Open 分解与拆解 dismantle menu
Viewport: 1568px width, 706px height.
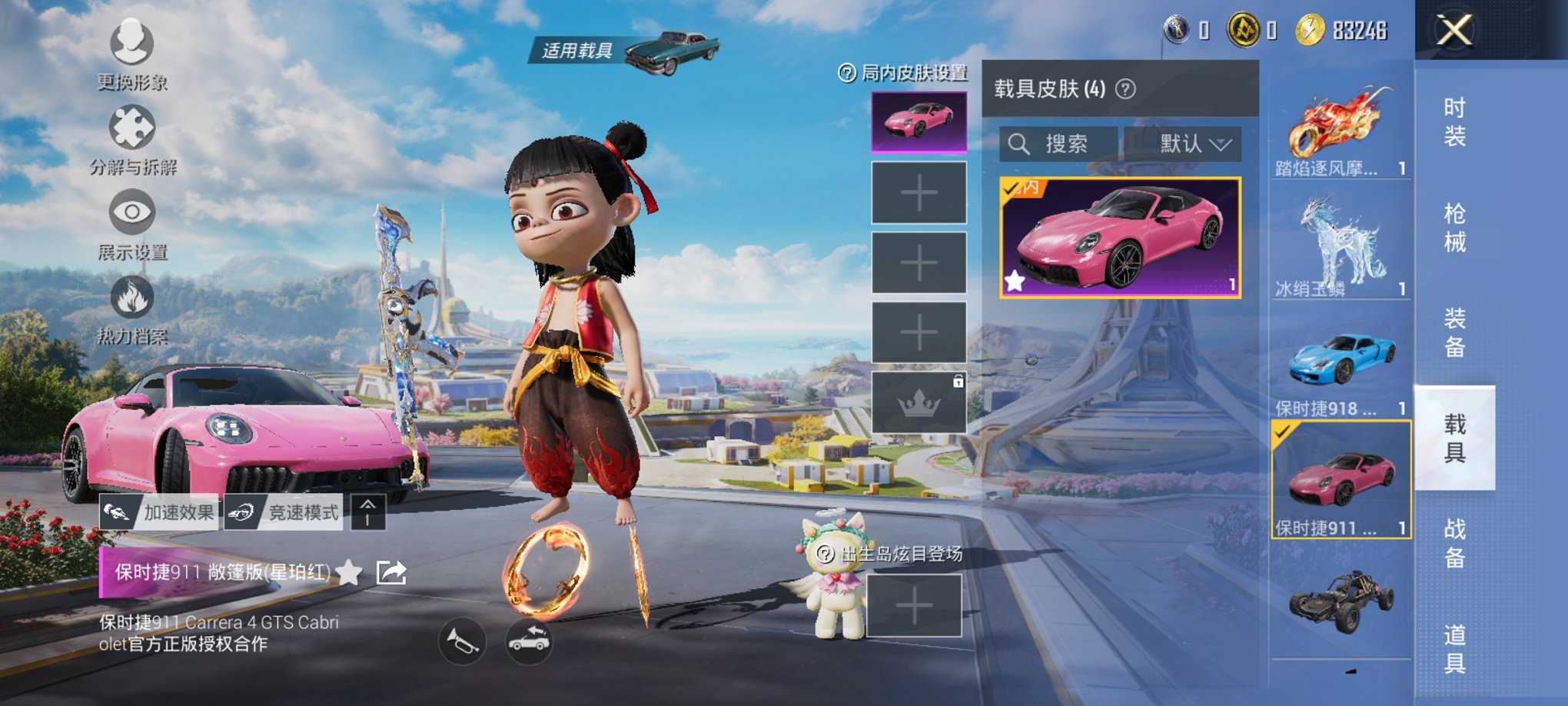132,138
